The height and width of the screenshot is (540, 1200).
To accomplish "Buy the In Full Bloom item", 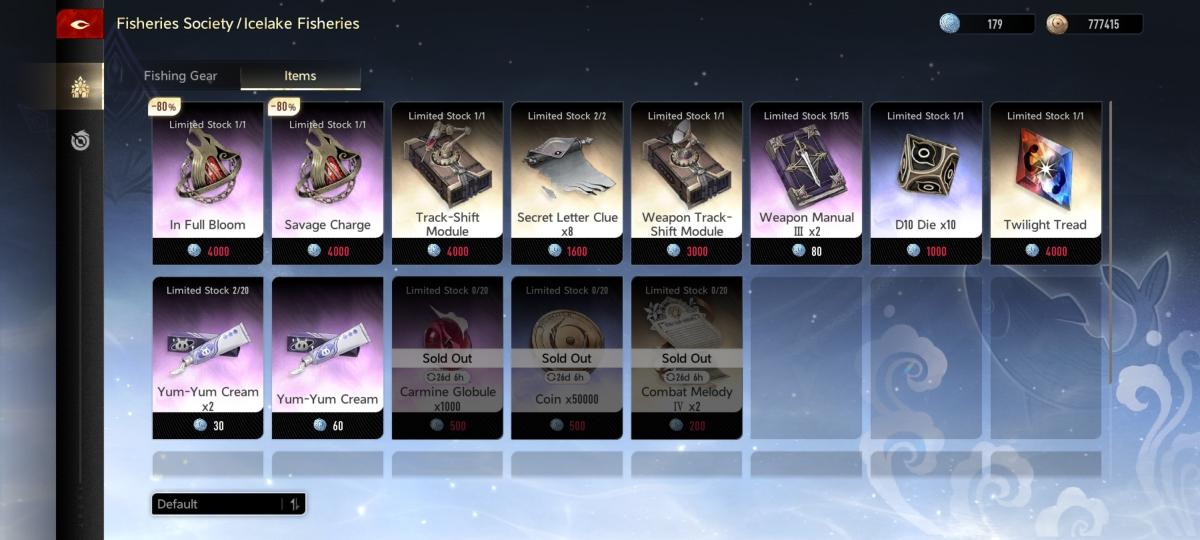I will [x=208, y=183].
